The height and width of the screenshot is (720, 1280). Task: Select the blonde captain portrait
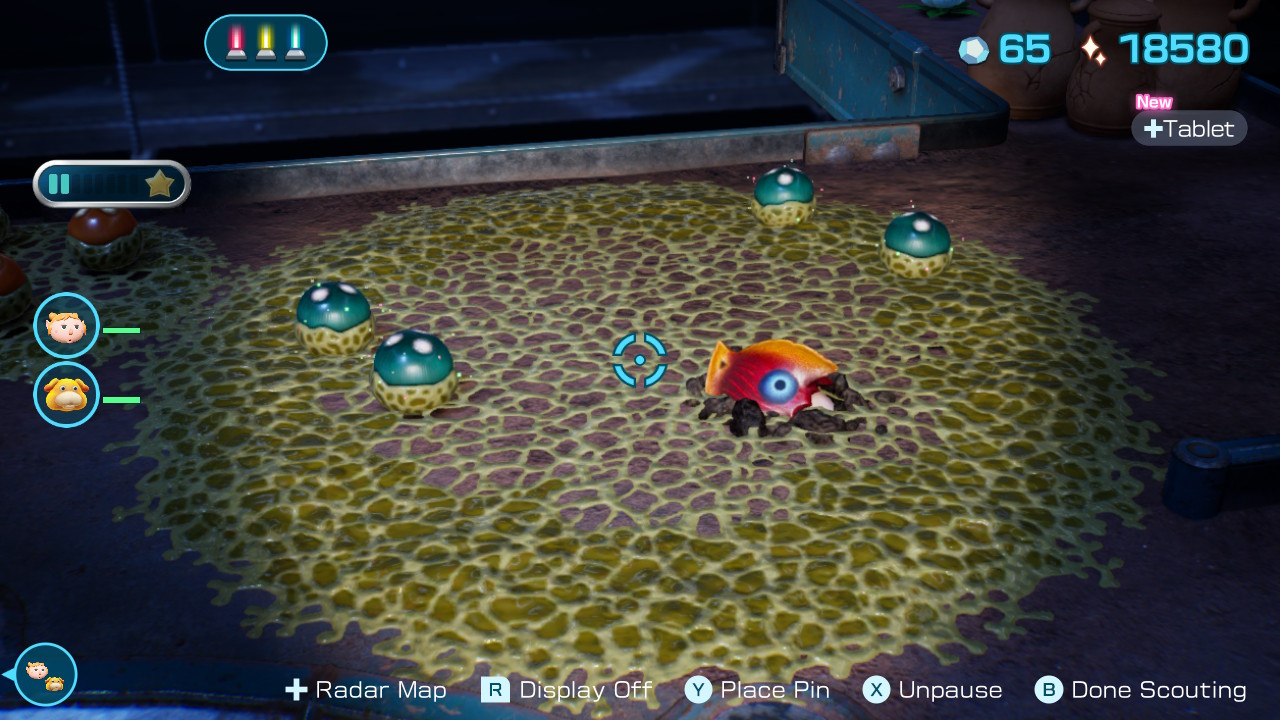pyautogui.click(x=67, y=326)
